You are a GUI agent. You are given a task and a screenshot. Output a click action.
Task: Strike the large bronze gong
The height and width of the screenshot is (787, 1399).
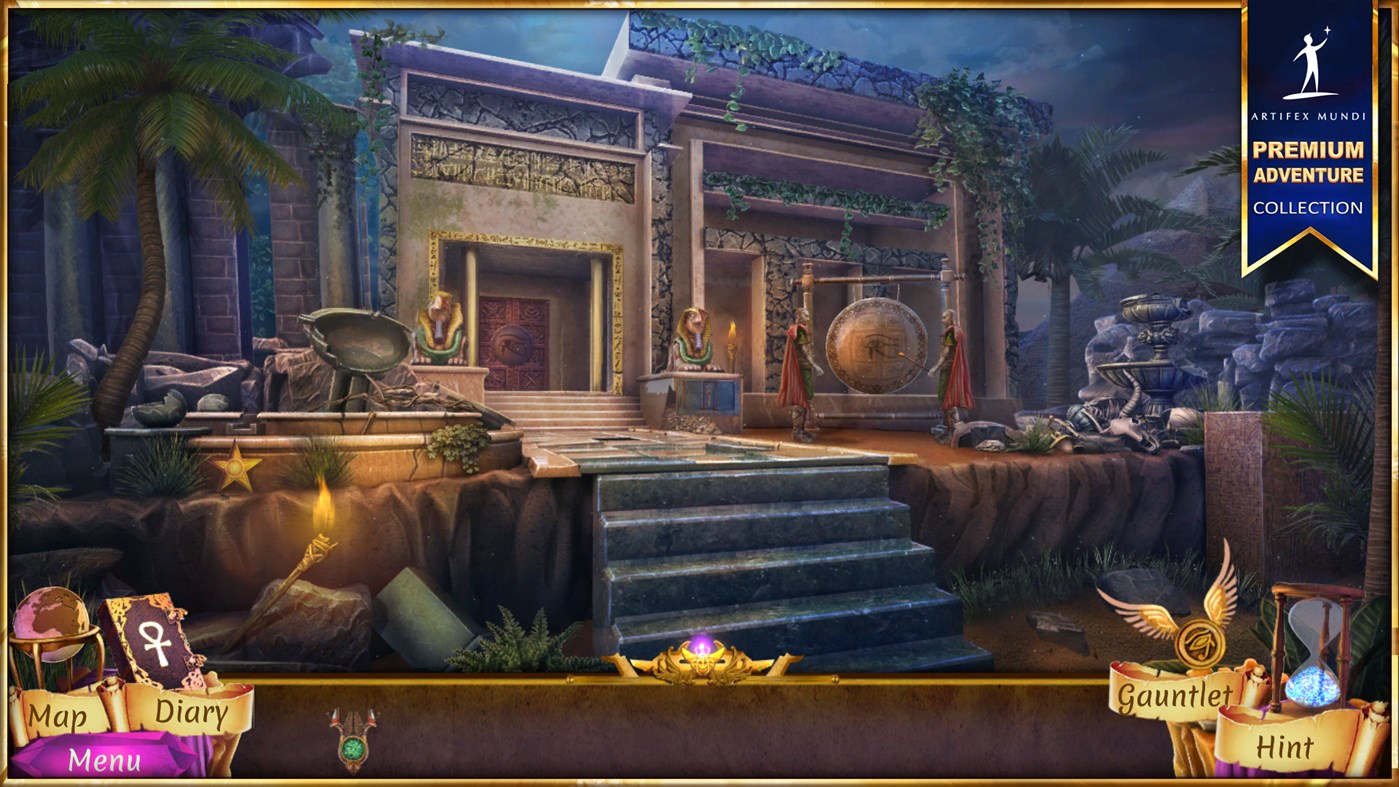click(x=875, y=345)
